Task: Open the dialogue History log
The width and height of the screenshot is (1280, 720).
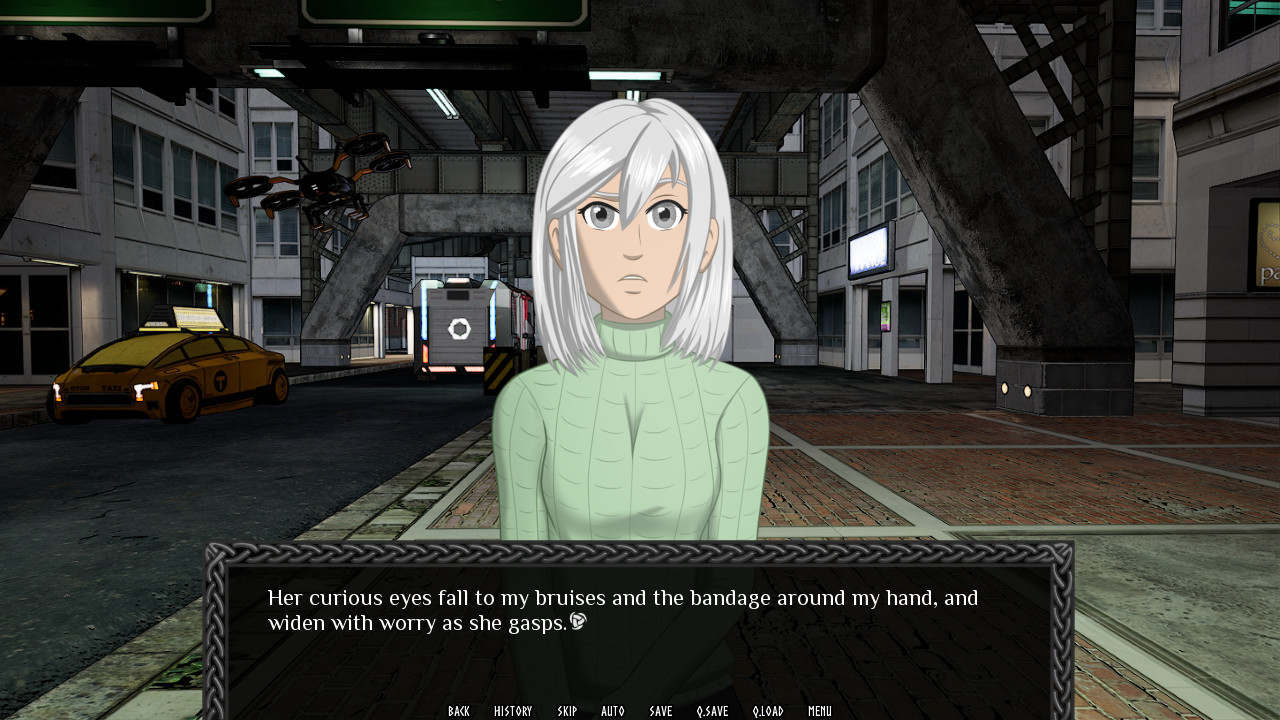Action: click(513, 711)
